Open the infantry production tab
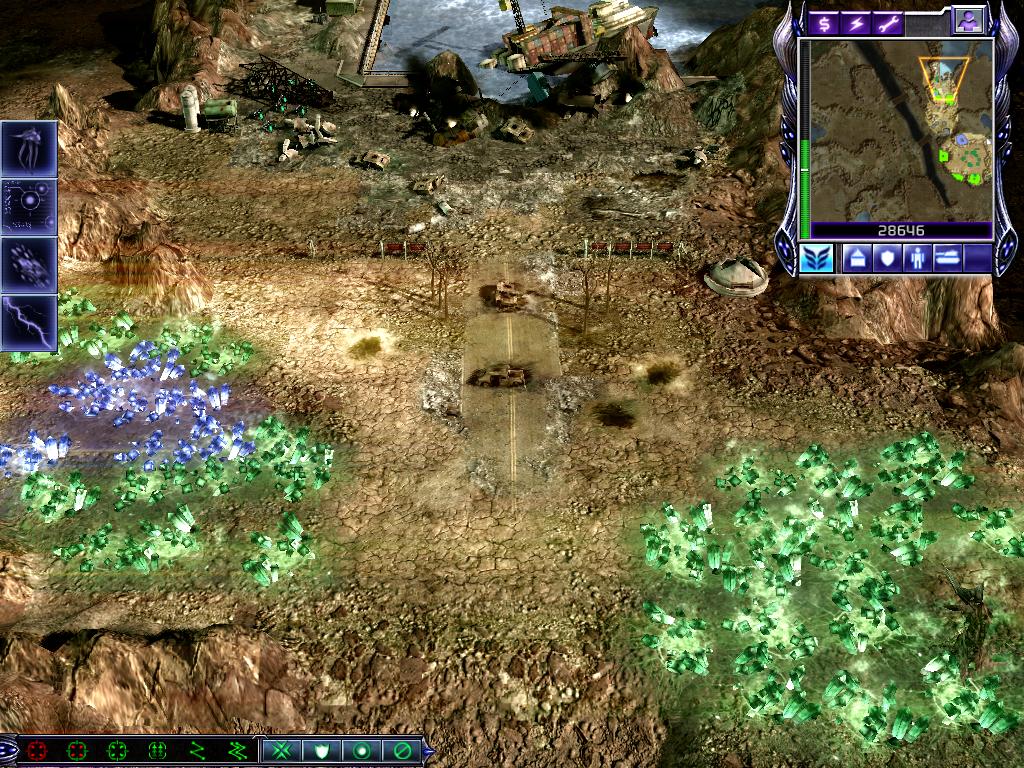1024x768 pixels. point(918,258)
